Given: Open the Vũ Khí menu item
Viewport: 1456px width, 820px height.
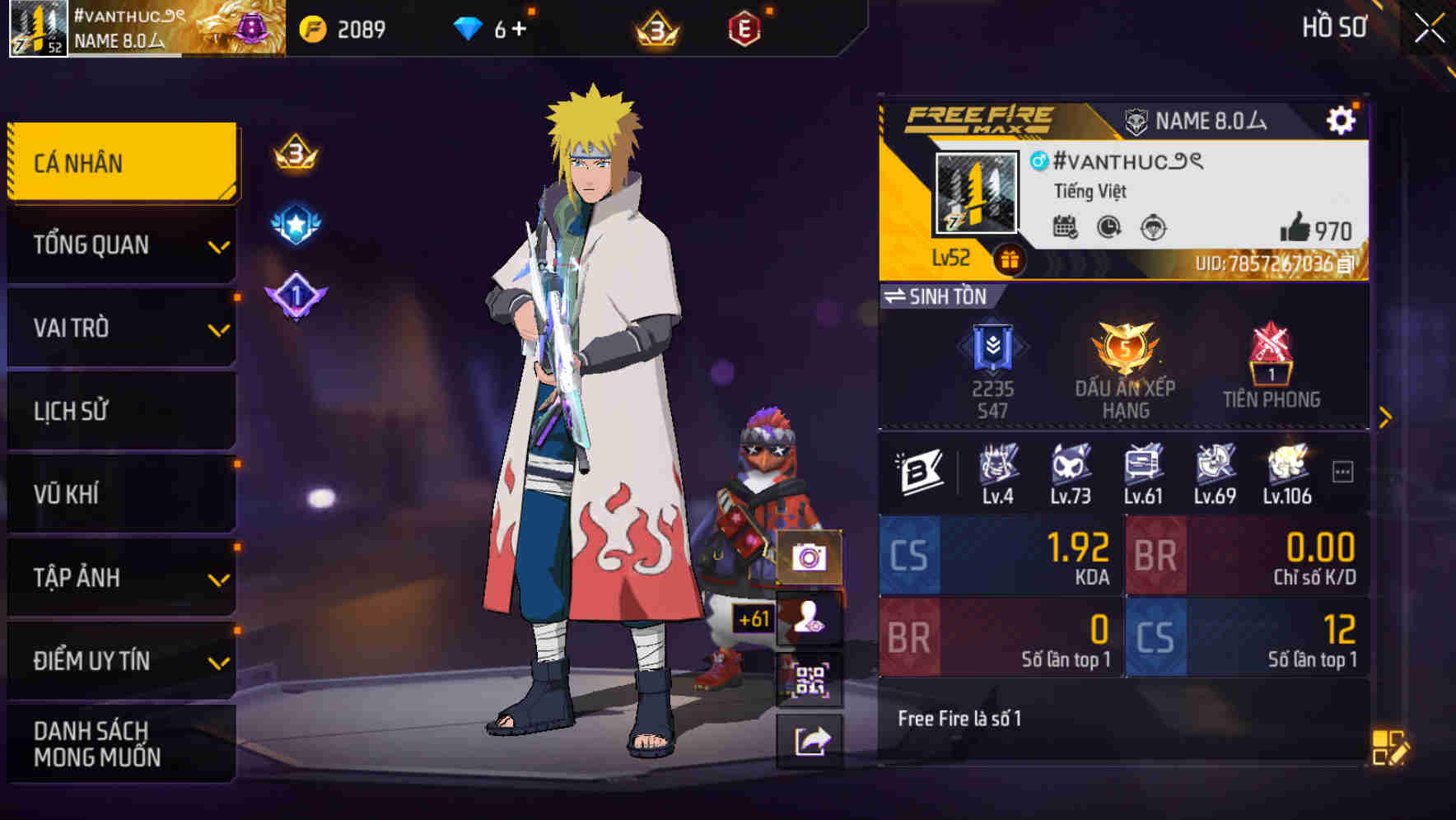Looking at the screenshot, I should (121, 493).
